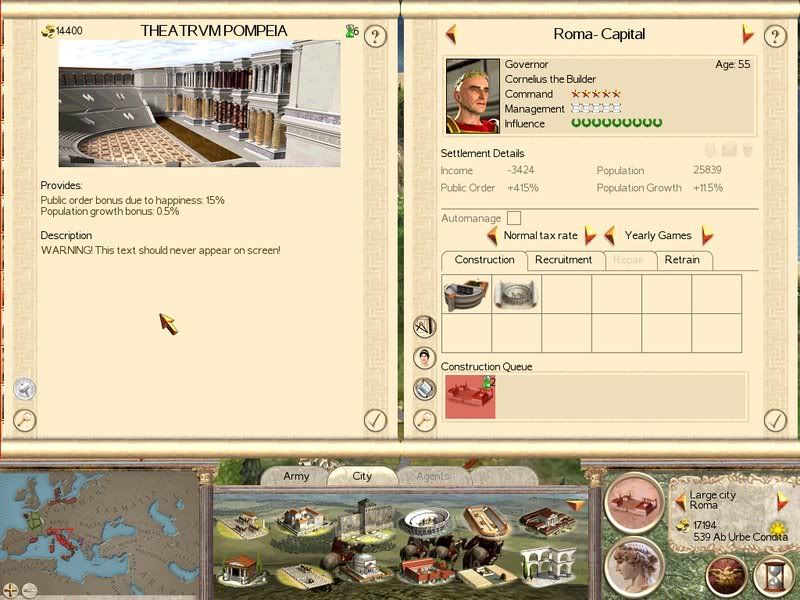Click the campaign minimap of Europe
The height and width of the screenshot is (600, 800).
[100, 524]
